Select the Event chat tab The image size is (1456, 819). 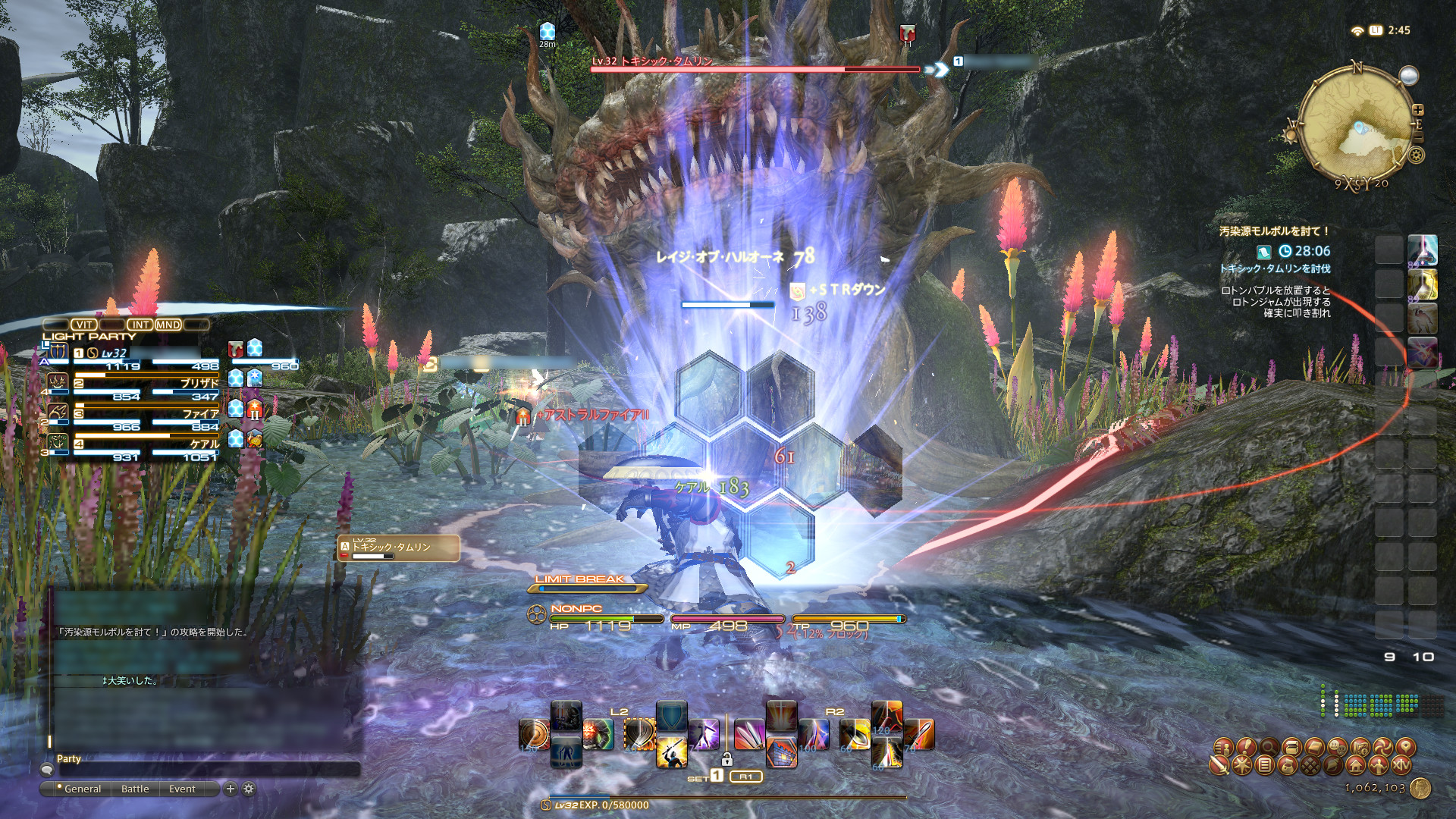point(182,789)
